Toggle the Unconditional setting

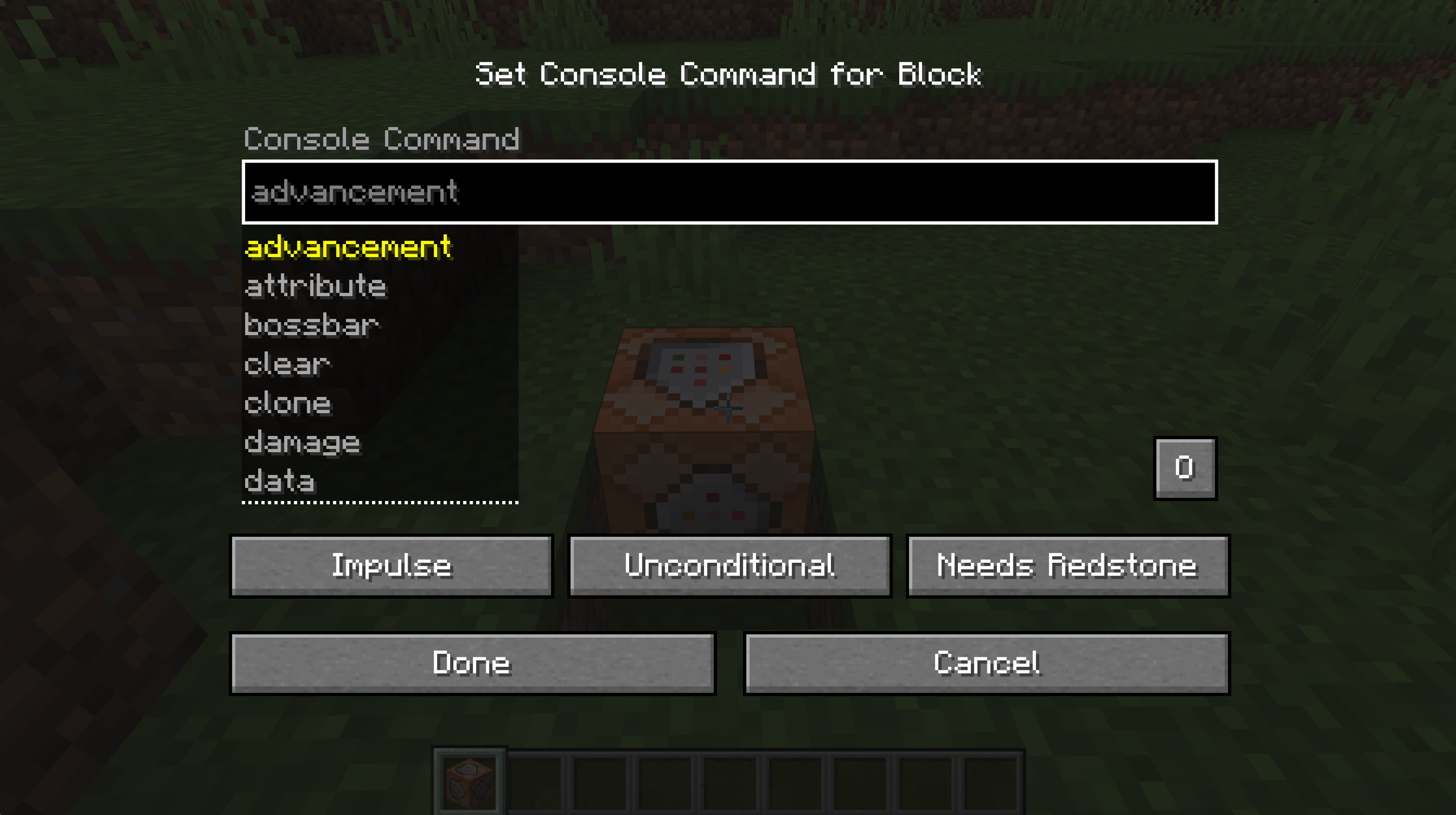(729, 566)
